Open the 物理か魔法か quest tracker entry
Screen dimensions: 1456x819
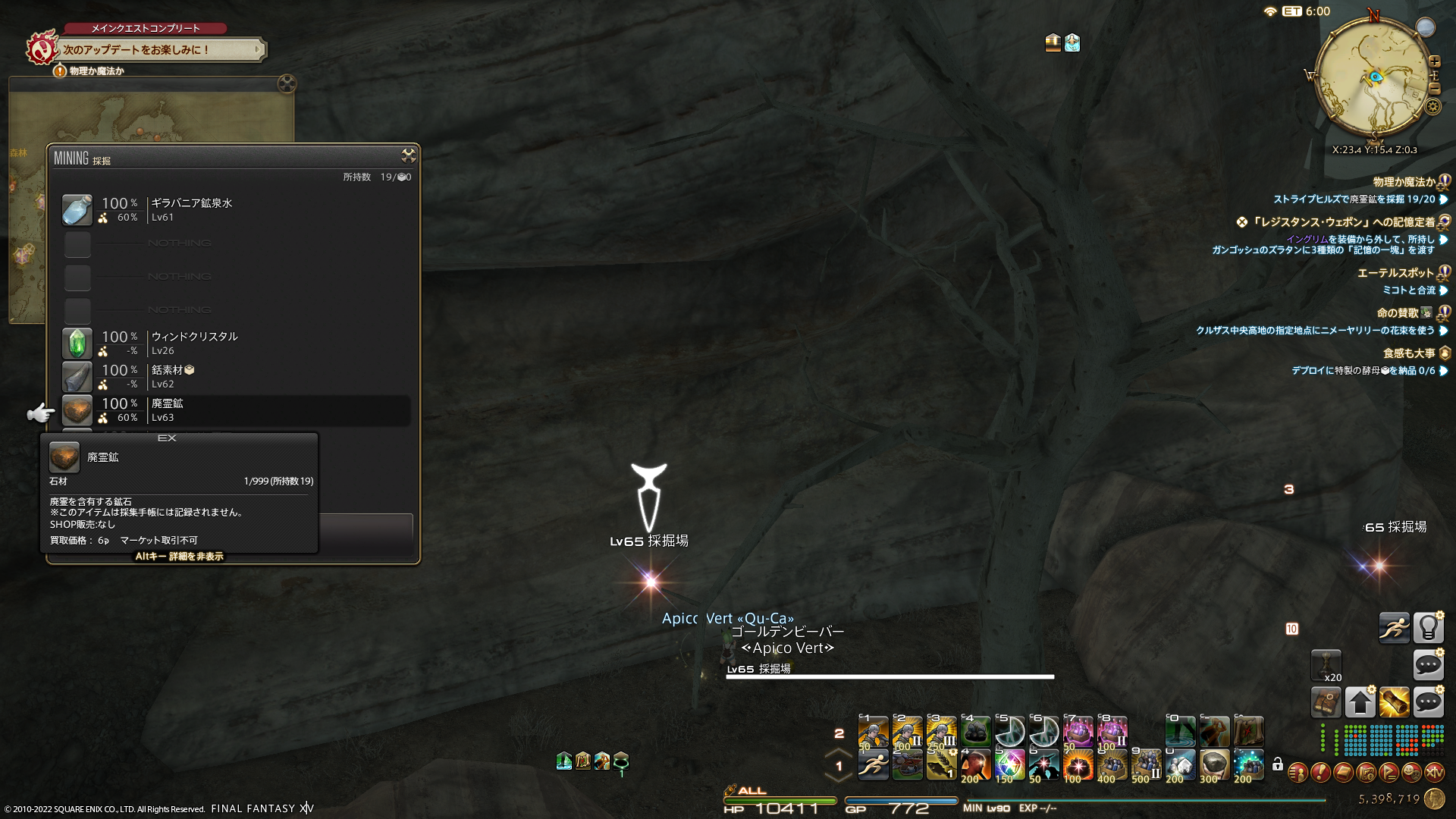coord(1404,182)
